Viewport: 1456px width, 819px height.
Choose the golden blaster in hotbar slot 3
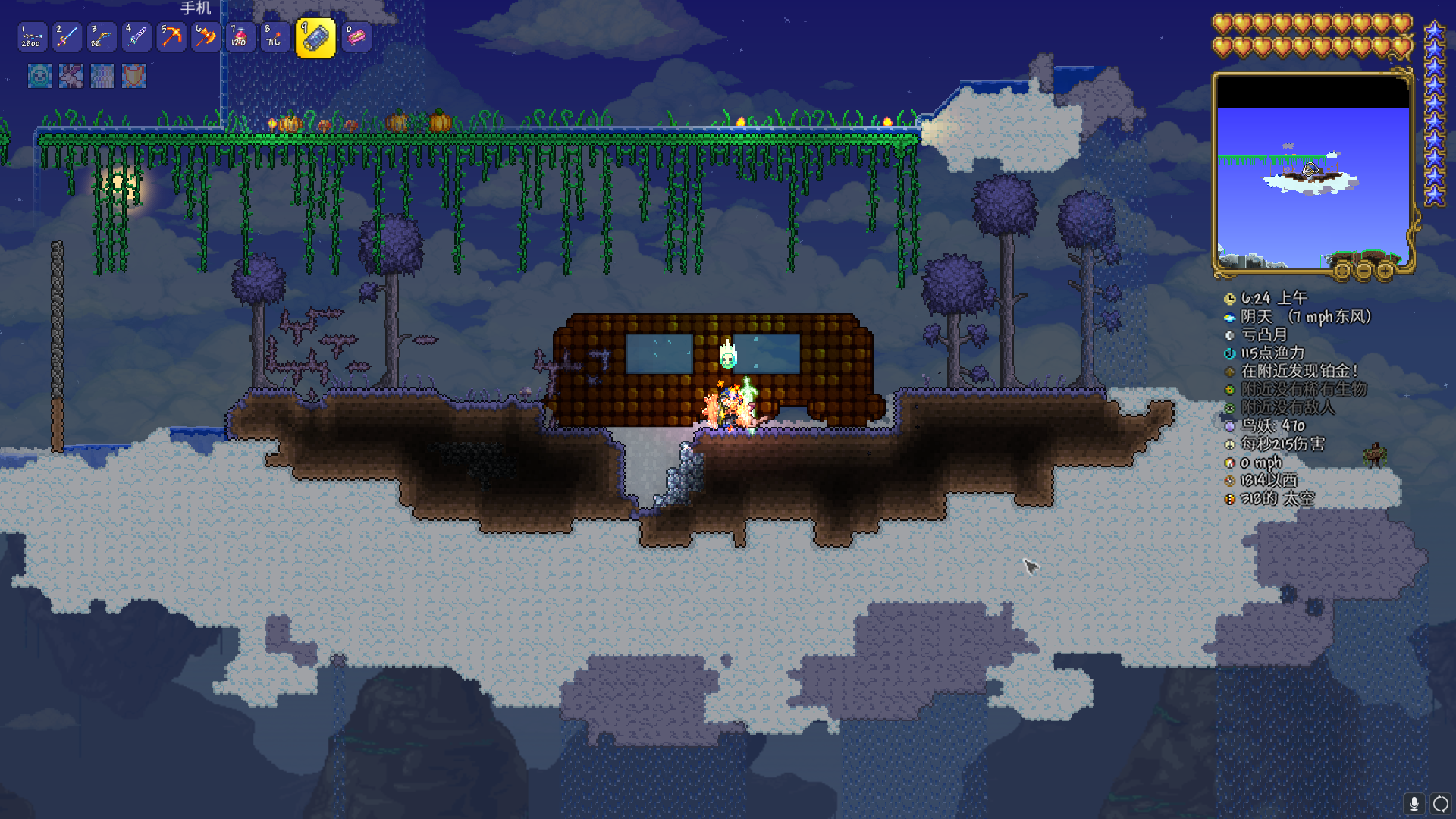click(x=102, y=36)
